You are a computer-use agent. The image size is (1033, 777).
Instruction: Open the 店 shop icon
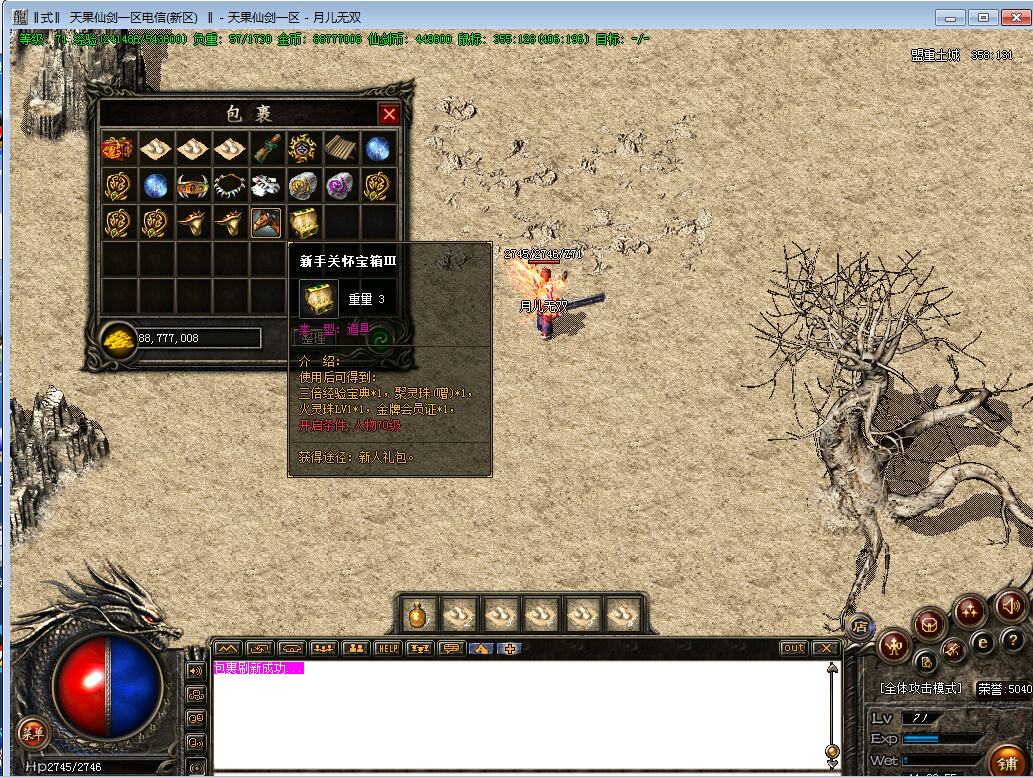(859, 627)
